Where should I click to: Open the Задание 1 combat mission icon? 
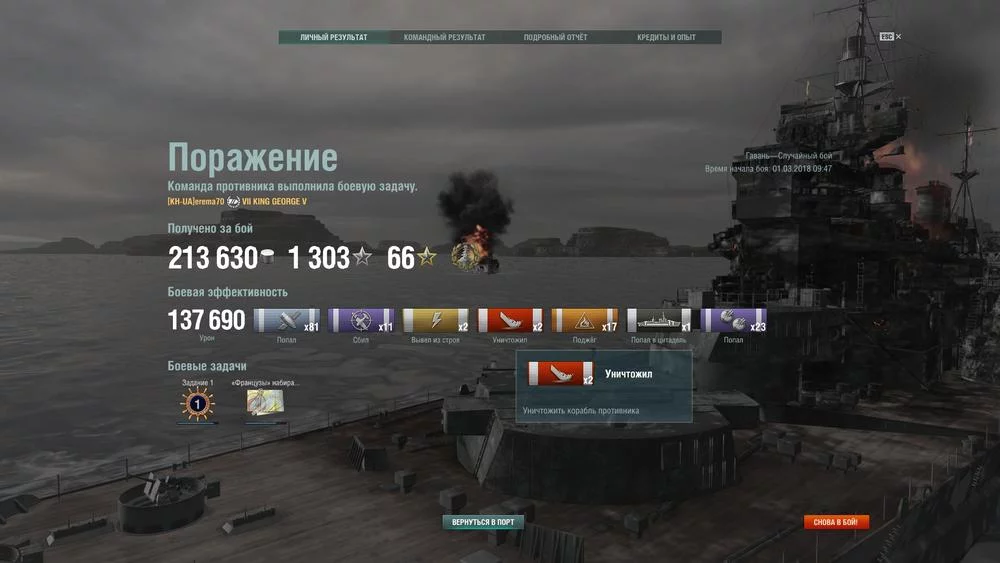[197, 403]
